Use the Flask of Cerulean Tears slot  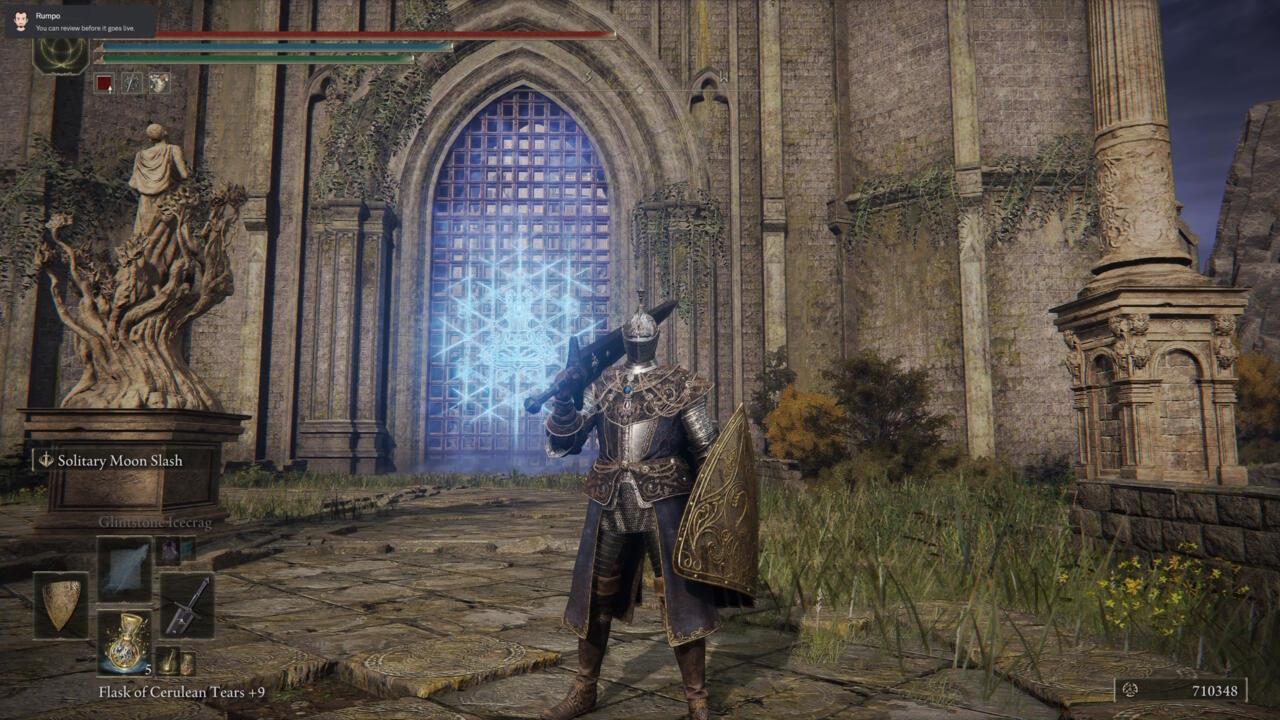pos(124,642)
